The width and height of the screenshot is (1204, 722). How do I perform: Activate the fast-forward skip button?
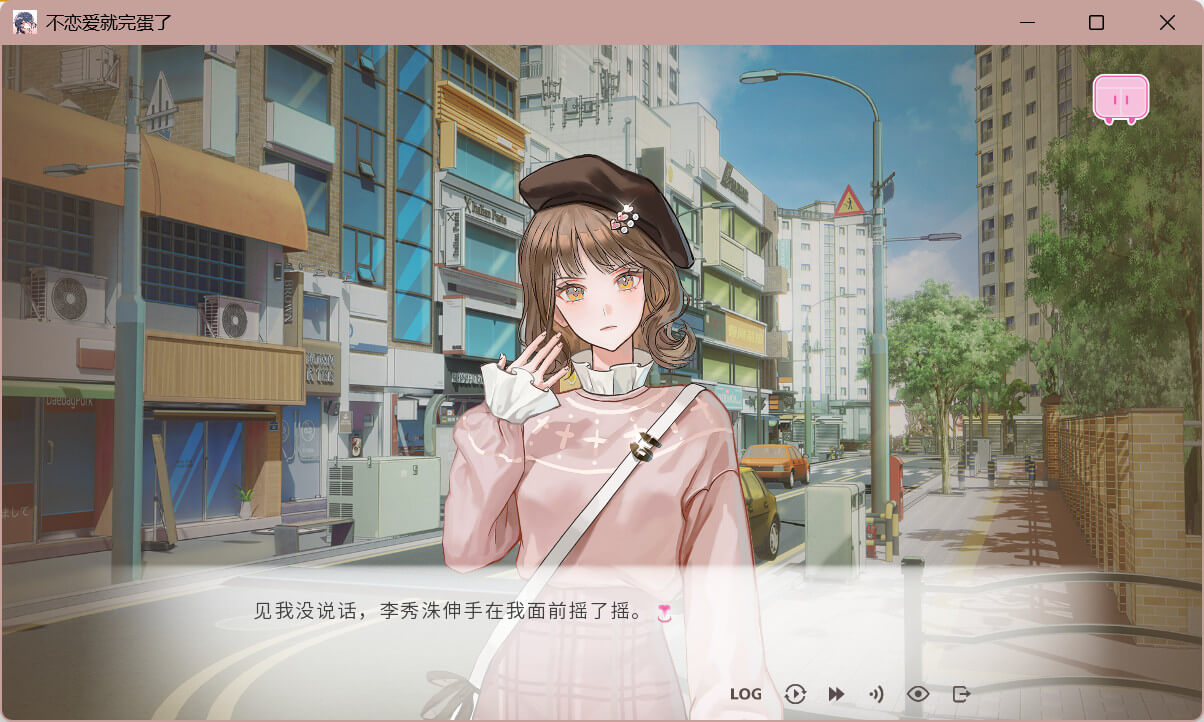coord(836,694)
